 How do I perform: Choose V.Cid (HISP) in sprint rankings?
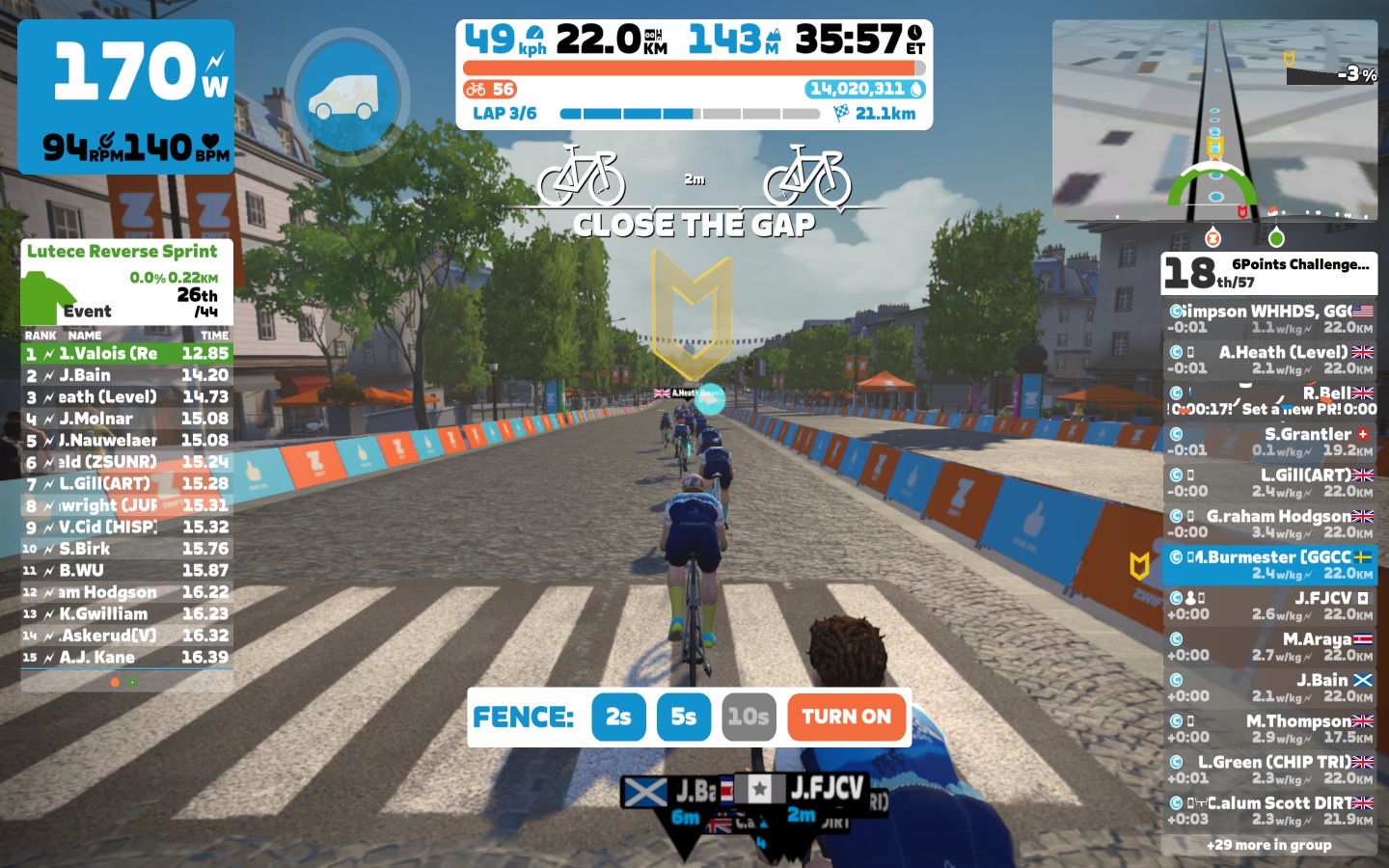126,528
